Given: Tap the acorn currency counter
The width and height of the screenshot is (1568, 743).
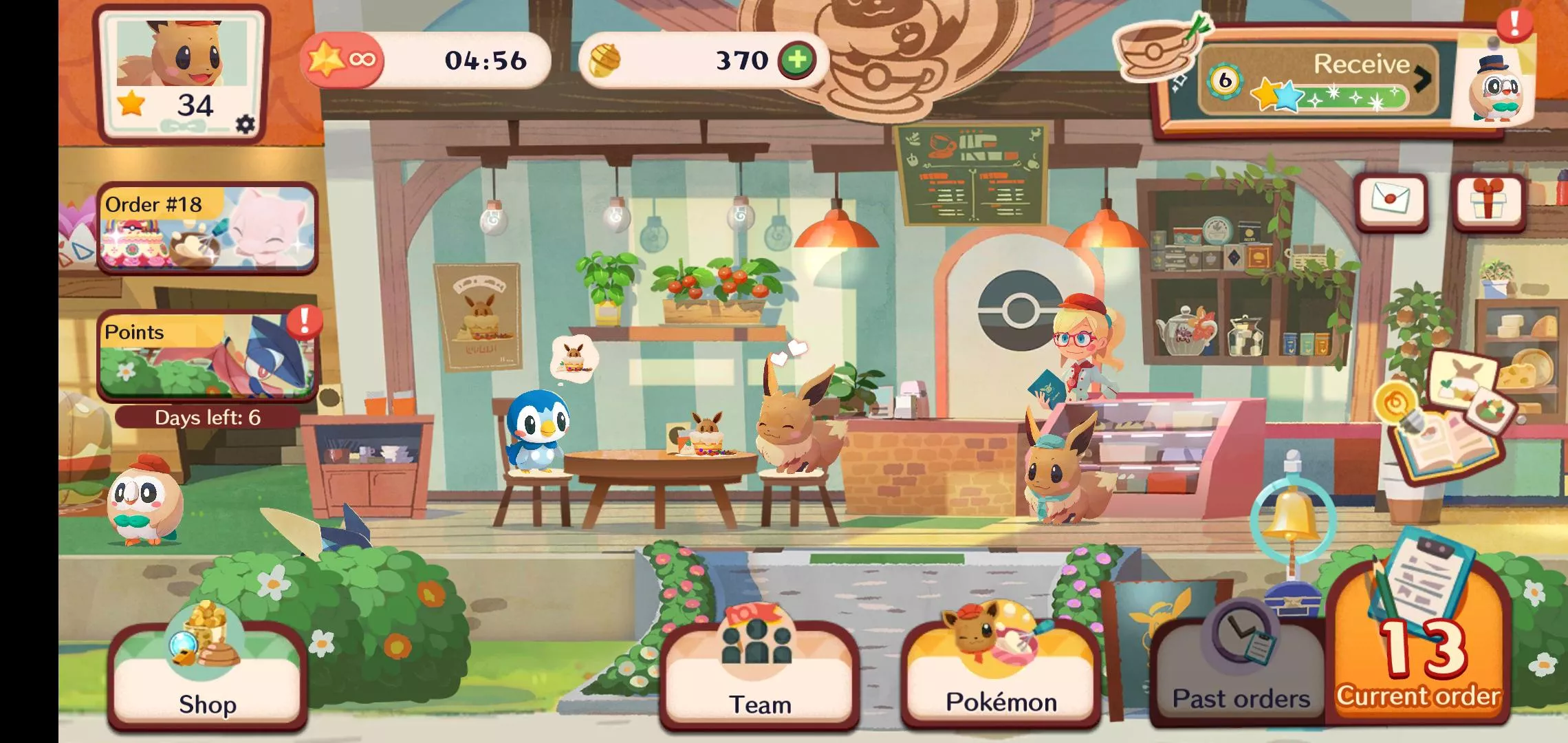Looking at the screenshot, I should (688, 60).
